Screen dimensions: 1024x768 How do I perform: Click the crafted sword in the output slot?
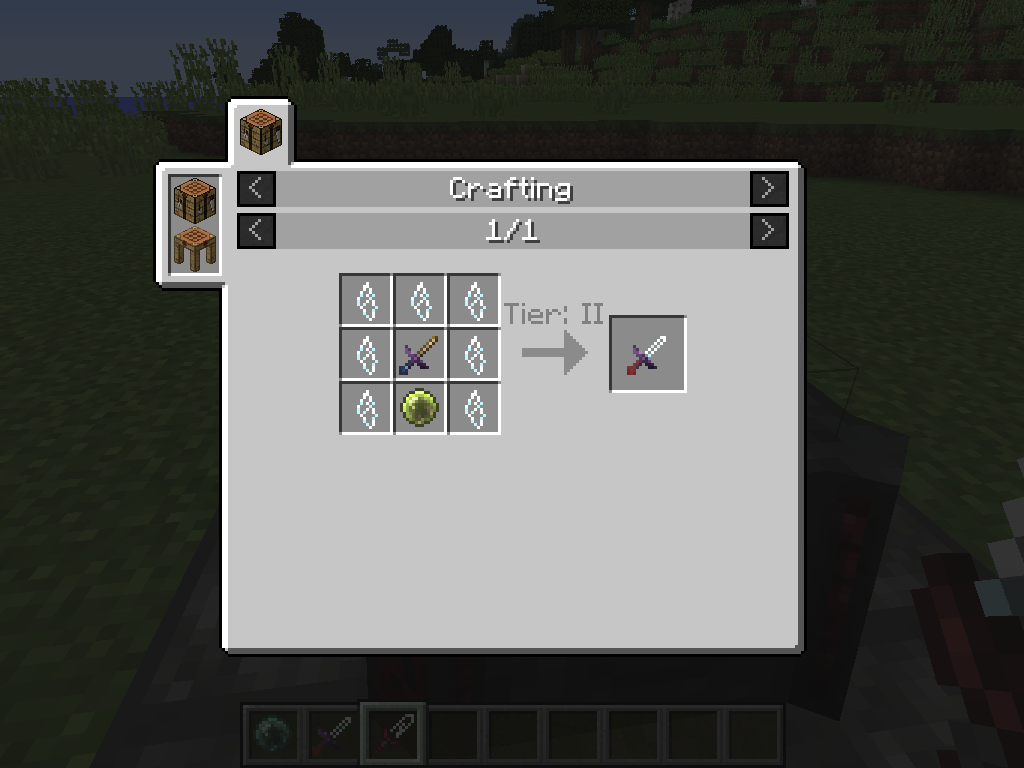tap(648, 354)
